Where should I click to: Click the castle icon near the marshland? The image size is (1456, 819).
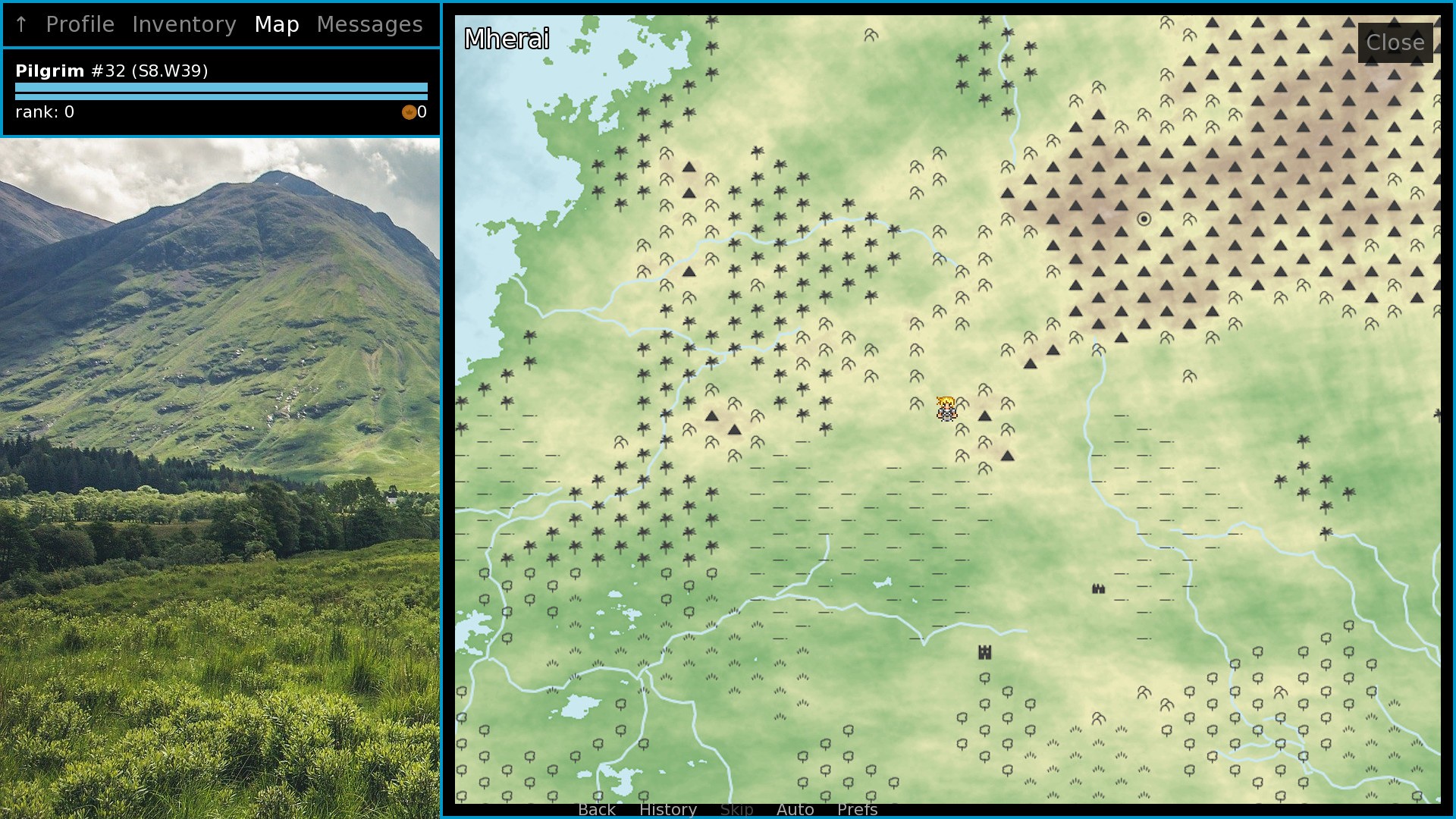click(x=984, y=651)
